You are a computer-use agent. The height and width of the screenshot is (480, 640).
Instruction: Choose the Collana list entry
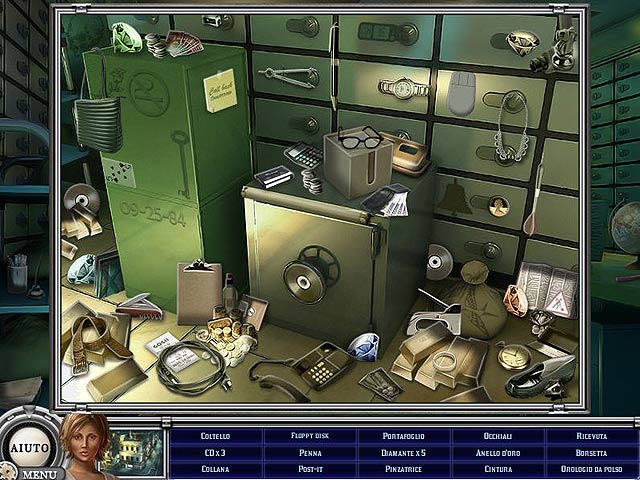215,468
